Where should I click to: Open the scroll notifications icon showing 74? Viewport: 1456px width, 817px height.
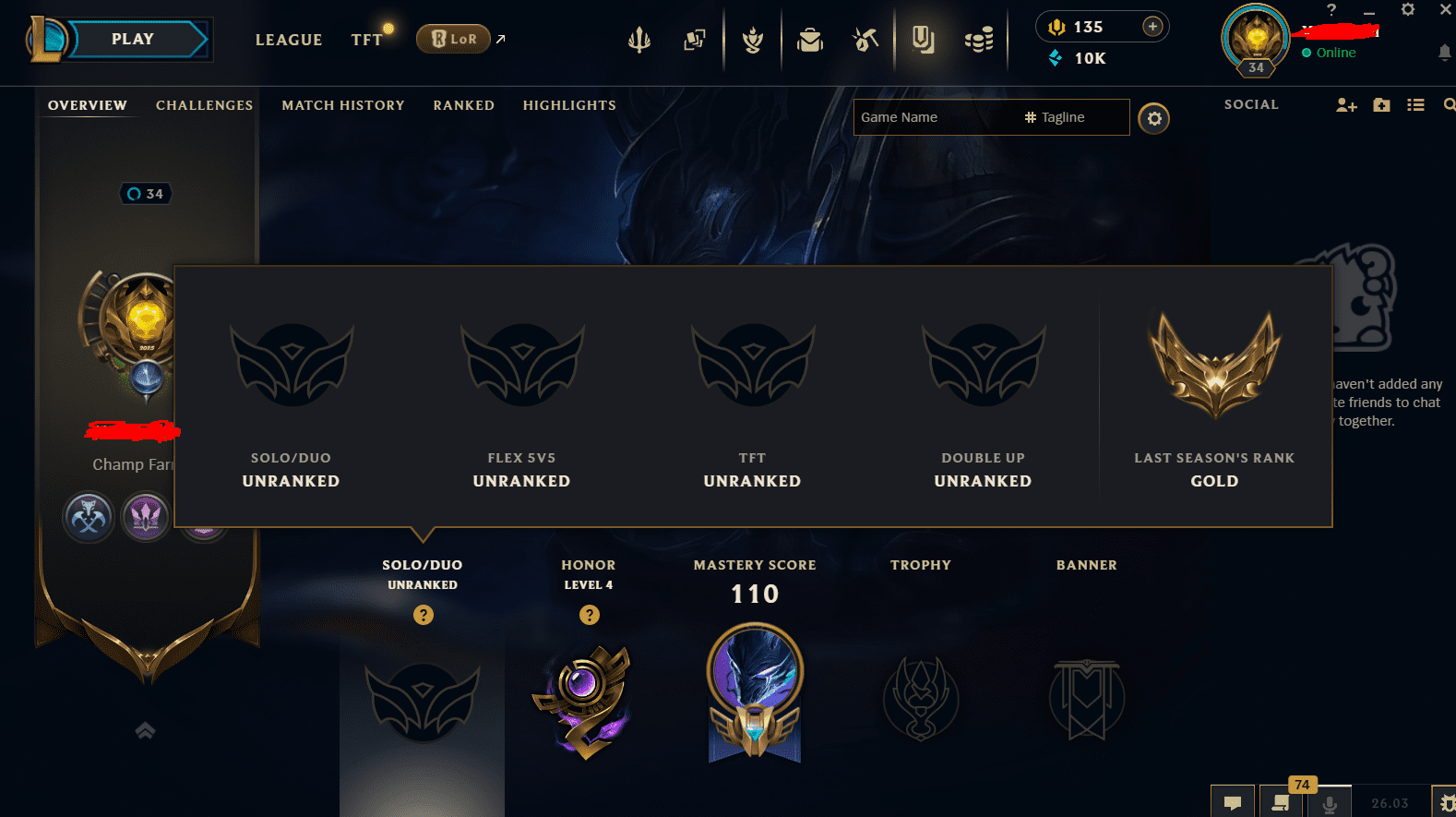tap(1281, 801)
